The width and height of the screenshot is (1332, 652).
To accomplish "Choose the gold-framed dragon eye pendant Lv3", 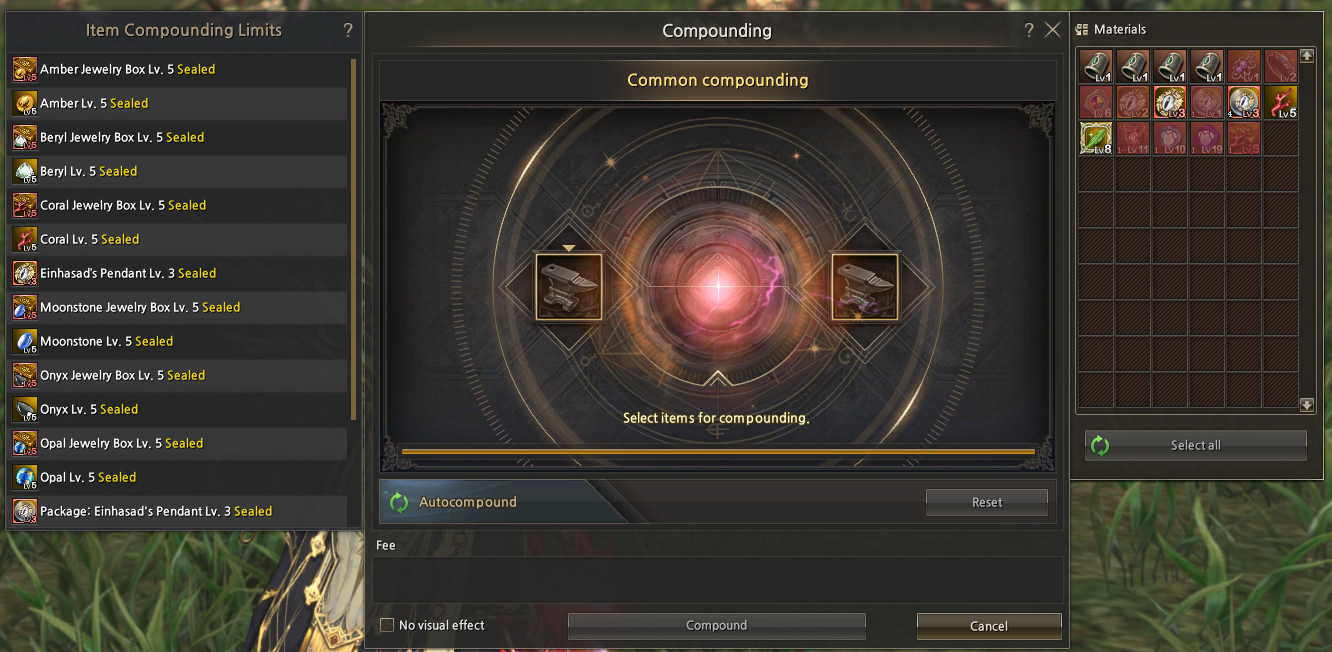I will click(x=1170, y=102).
